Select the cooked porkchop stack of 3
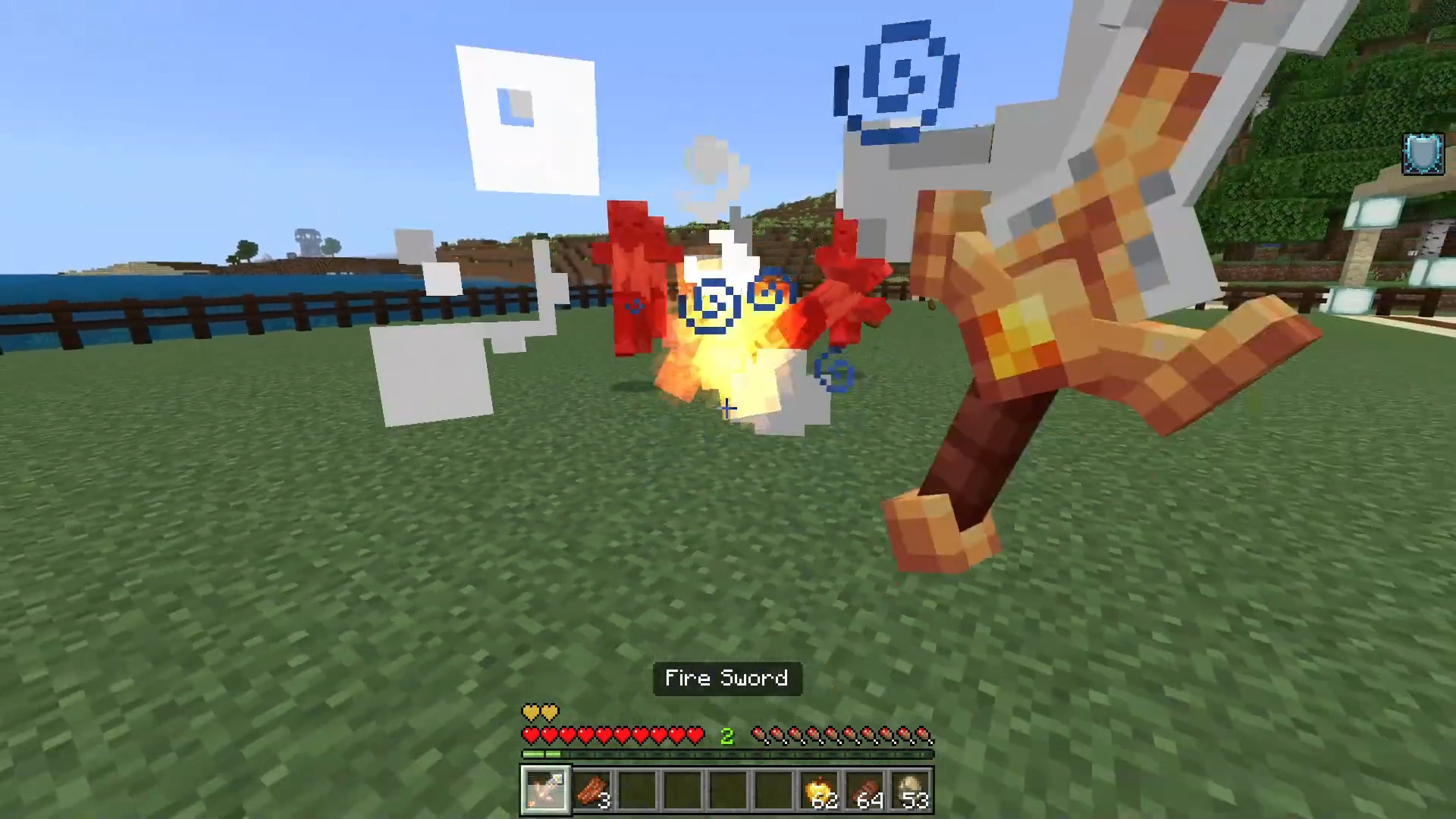1456x819 pixels. [591, 789]
